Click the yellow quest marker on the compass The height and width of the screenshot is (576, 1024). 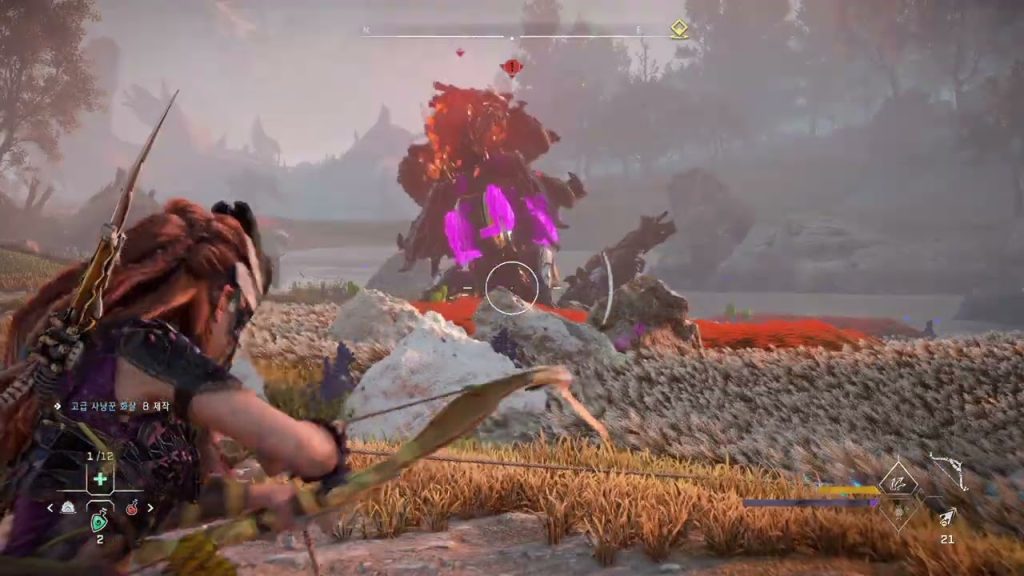click(x=679, y=28)
